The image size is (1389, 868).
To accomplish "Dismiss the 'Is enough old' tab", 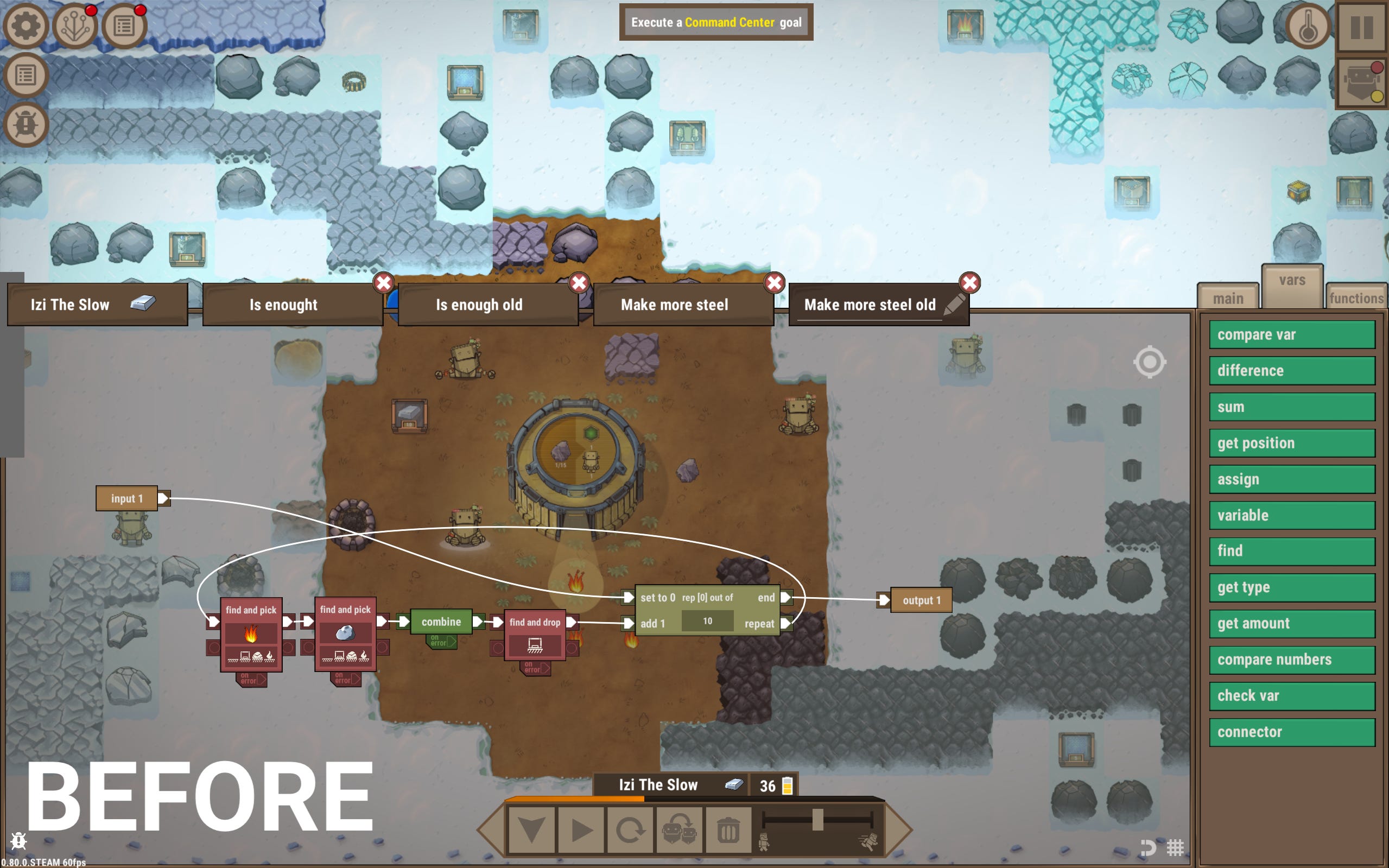I will pyautogui.click(x=579, y=282).
